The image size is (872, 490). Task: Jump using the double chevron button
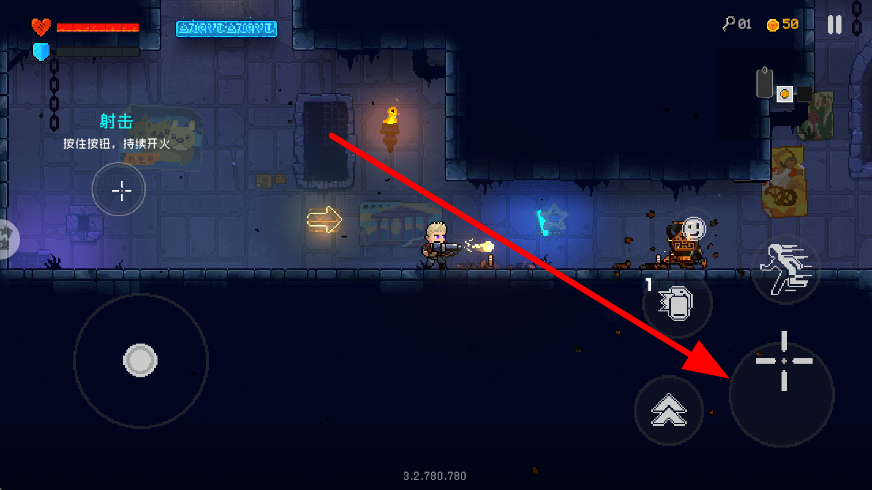pyautogui.click(x=669, y=410)
